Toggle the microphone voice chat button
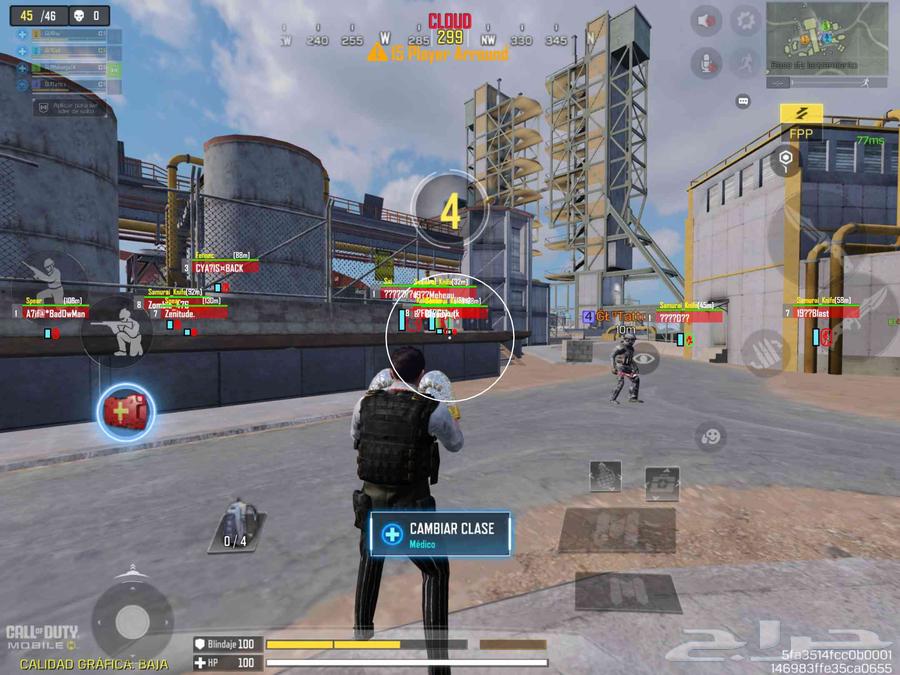The width and height of the screenshot is (900, 675). [706, 62]
